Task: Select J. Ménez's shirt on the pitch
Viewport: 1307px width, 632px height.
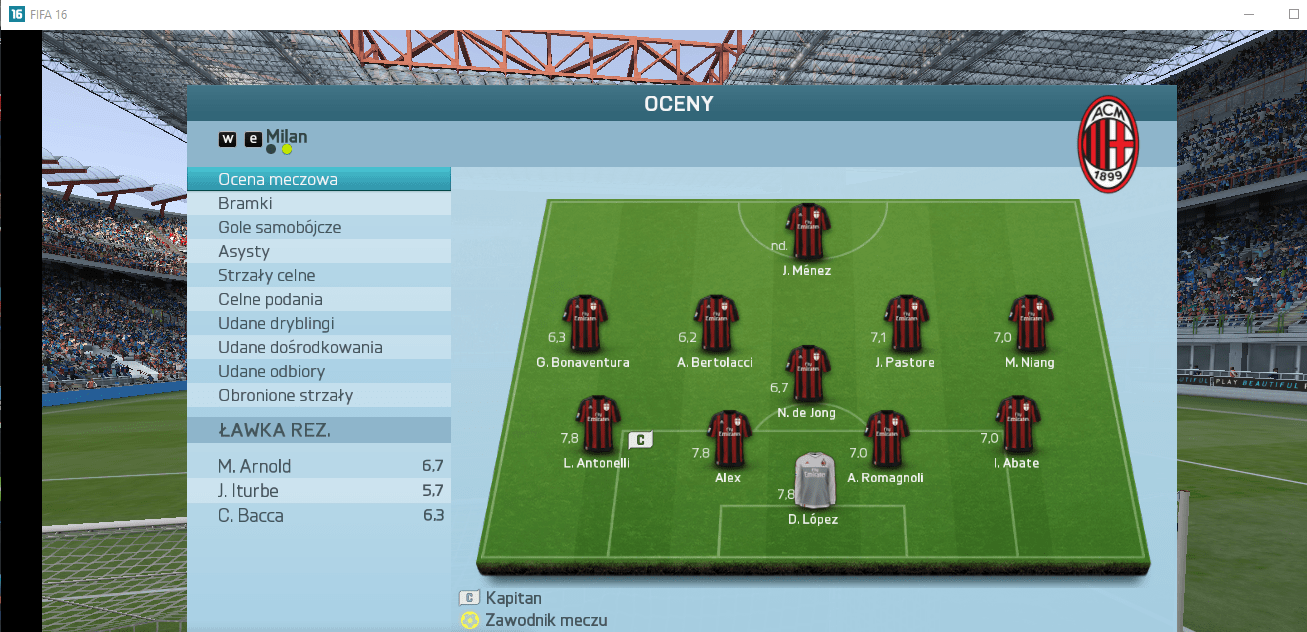Action: [807, 231]
